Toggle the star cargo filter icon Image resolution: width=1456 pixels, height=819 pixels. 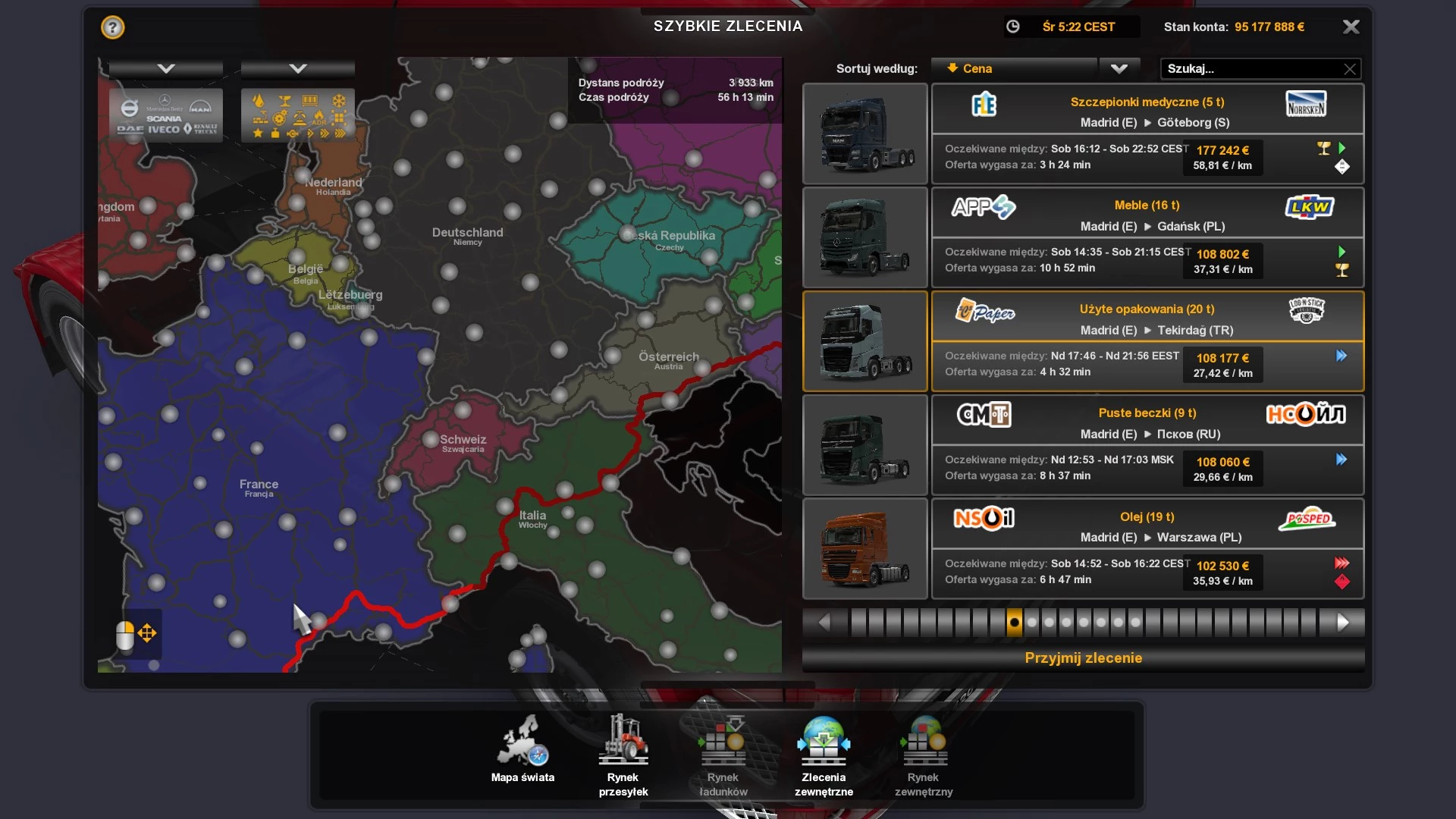(x=257, y=133)
